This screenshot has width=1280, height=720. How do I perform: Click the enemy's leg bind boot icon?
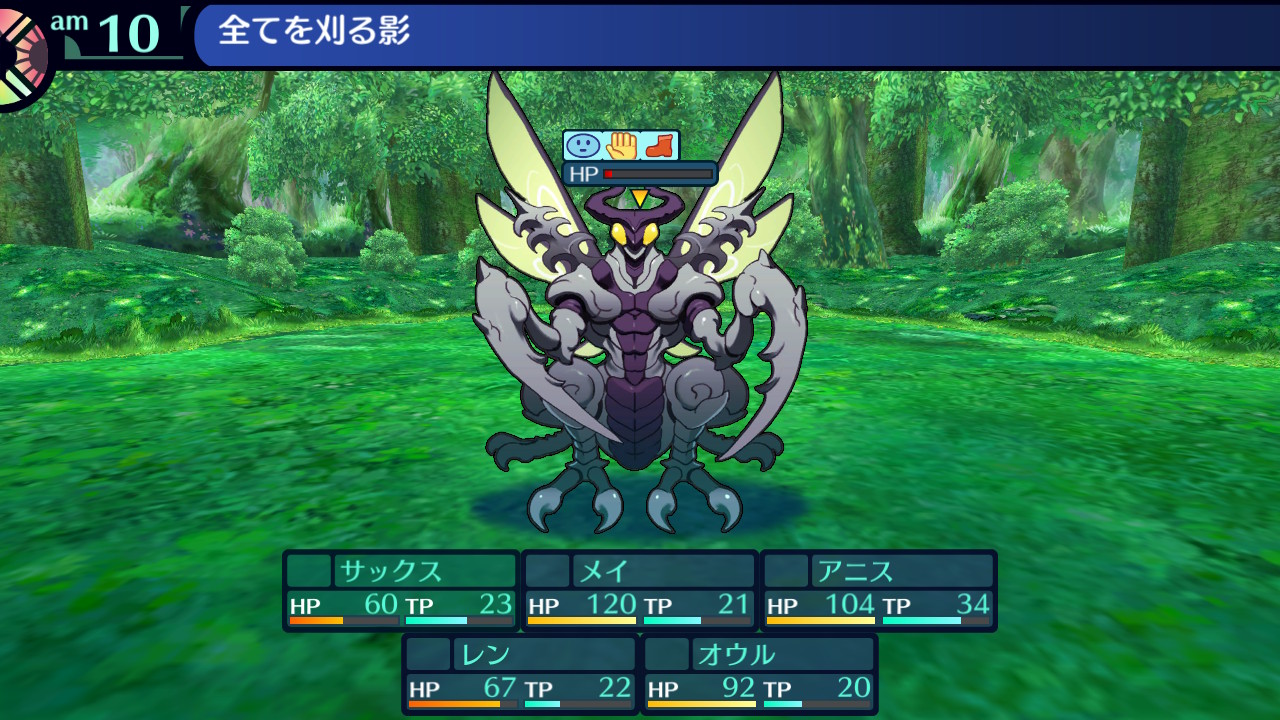[659, 146]
